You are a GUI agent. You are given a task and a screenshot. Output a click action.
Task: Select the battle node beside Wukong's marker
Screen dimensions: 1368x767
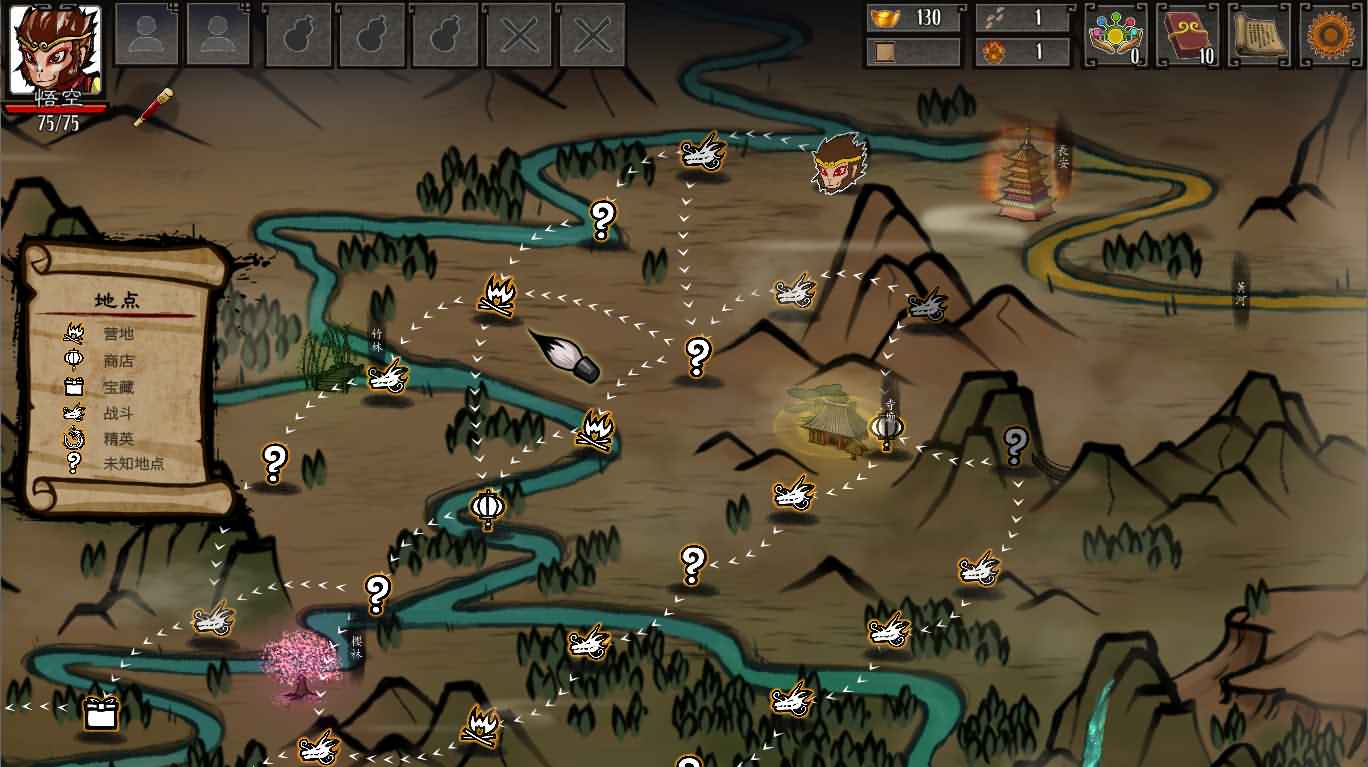click(702, 154)
